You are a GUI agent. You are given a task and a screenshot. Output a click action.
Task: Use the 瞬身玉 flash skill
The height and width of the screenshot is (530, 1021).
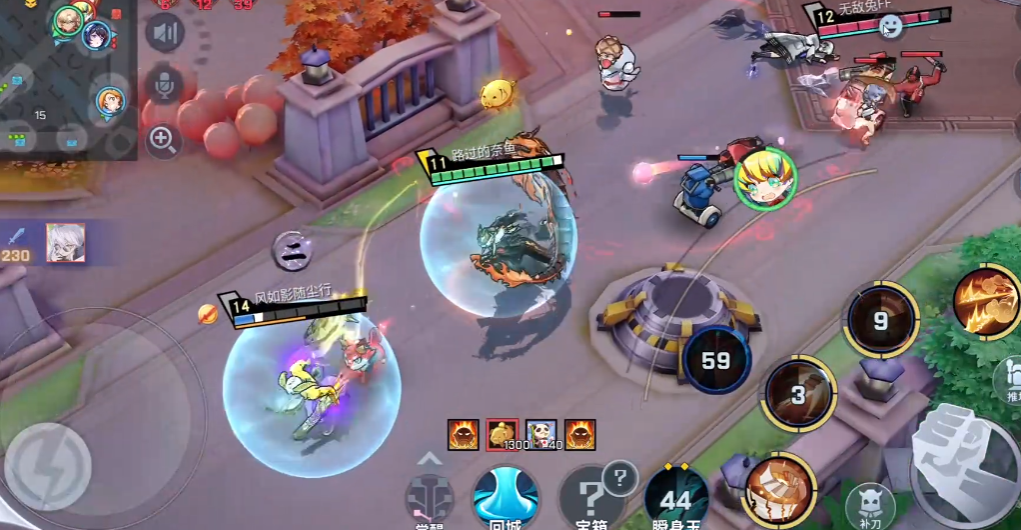tap(676, 498)
